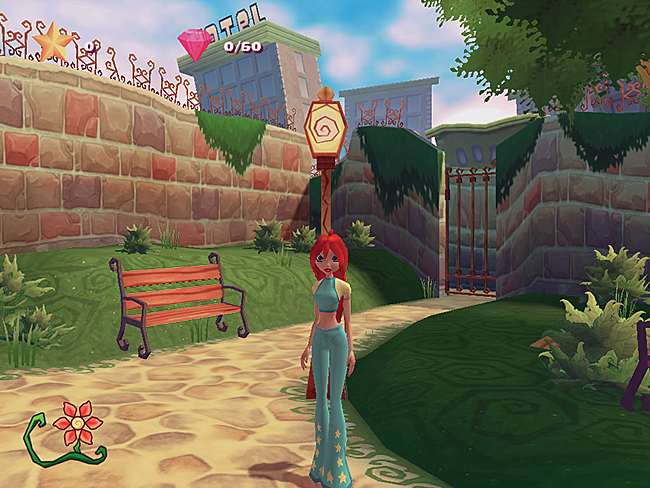Viewport: 650px width, 488px height.
Task: Click the orange star icon
Action: 51,42
